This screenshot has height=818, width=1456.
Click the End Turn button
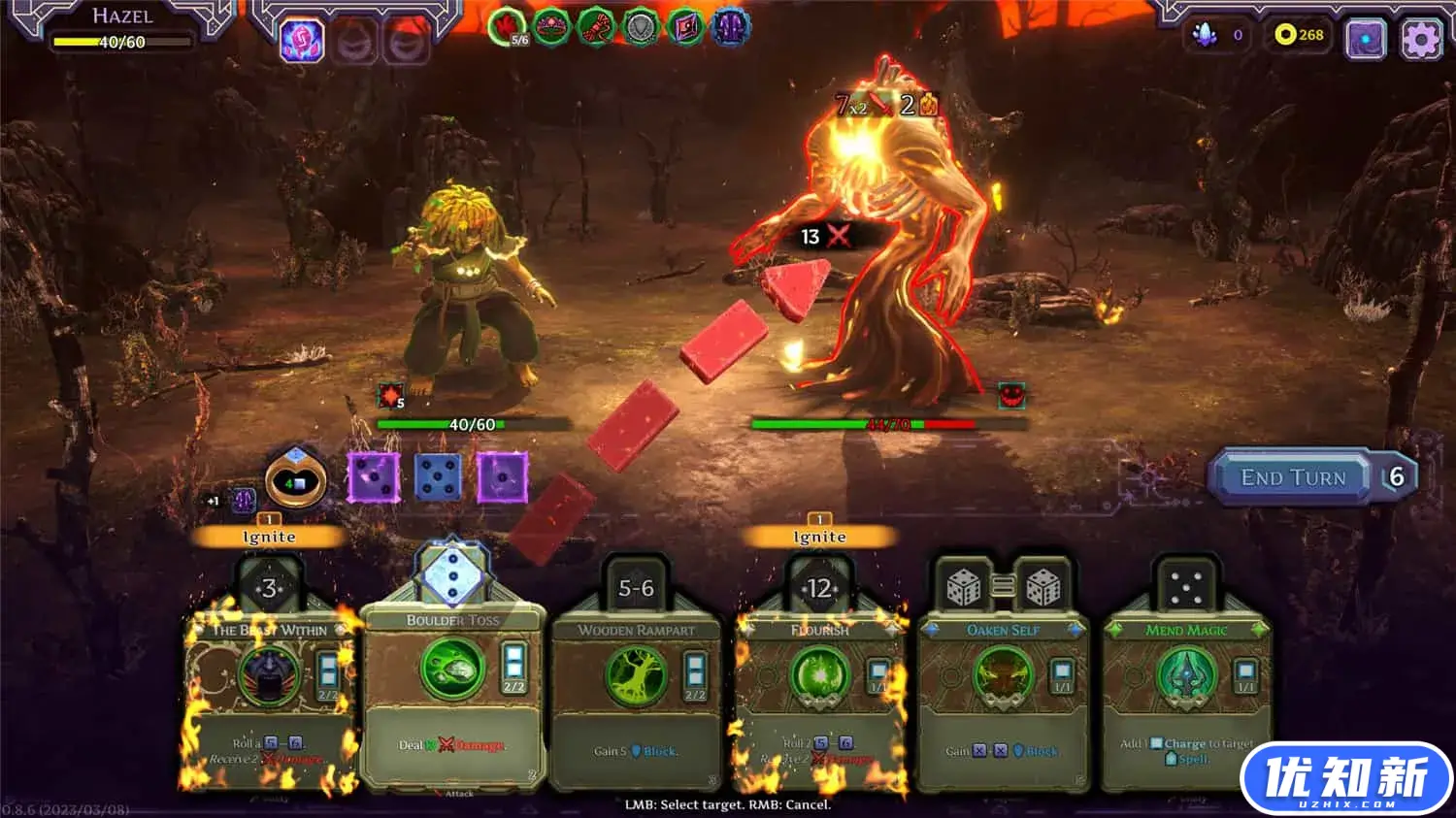click(1291, 476)
